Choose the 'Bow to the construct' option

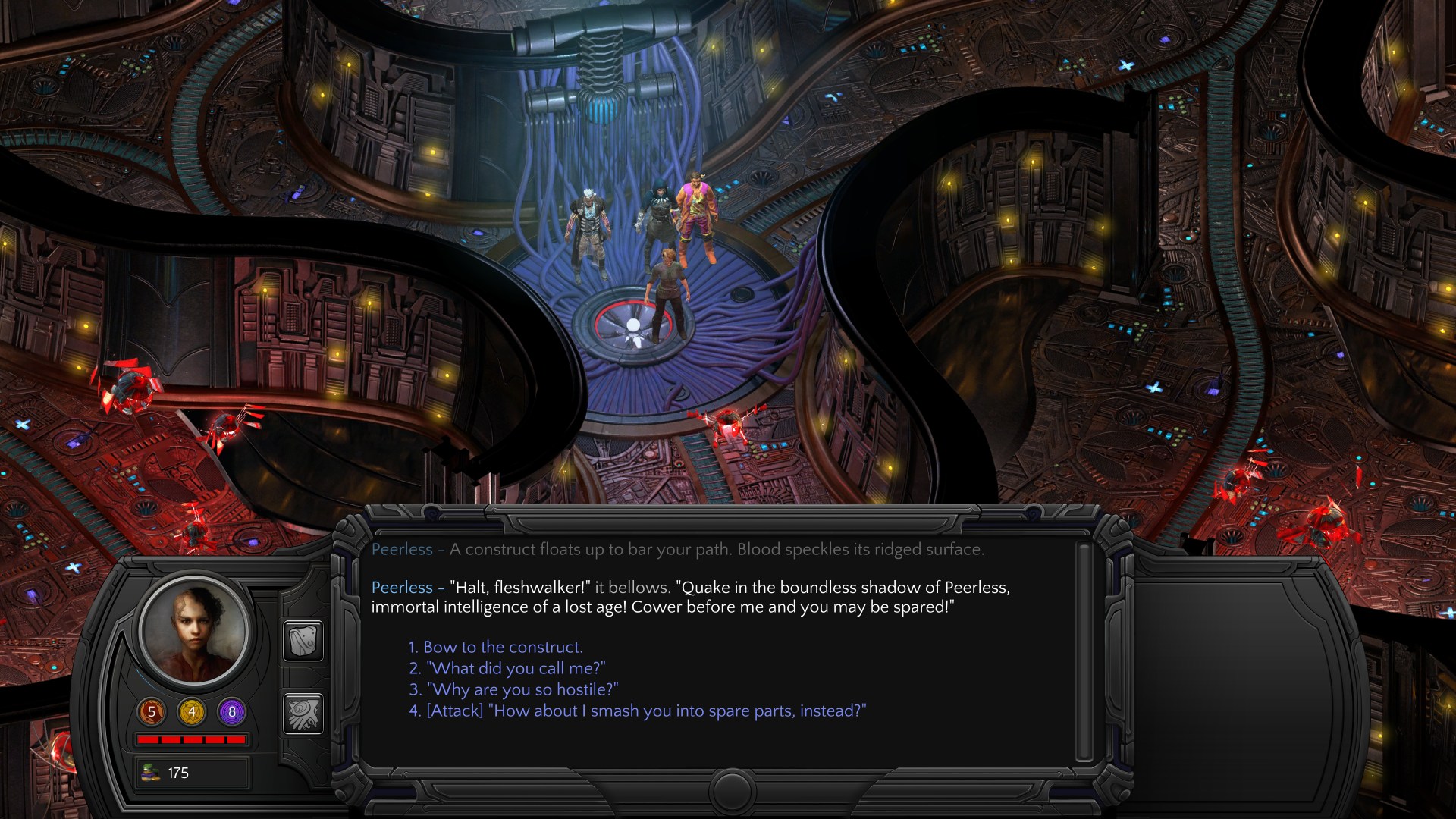click(495, 648)
